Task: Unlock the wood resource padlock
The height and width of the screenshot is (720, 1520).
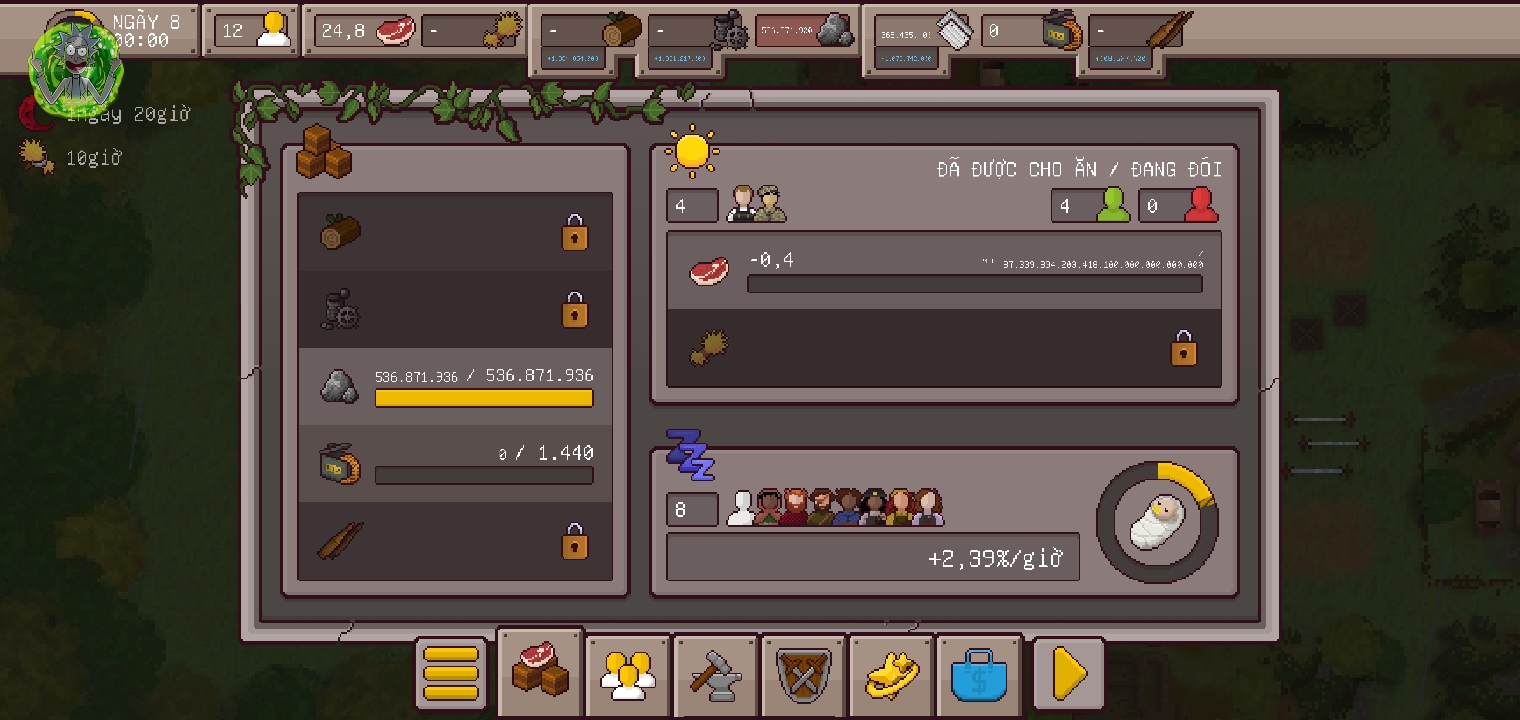Action: point(576,232)
